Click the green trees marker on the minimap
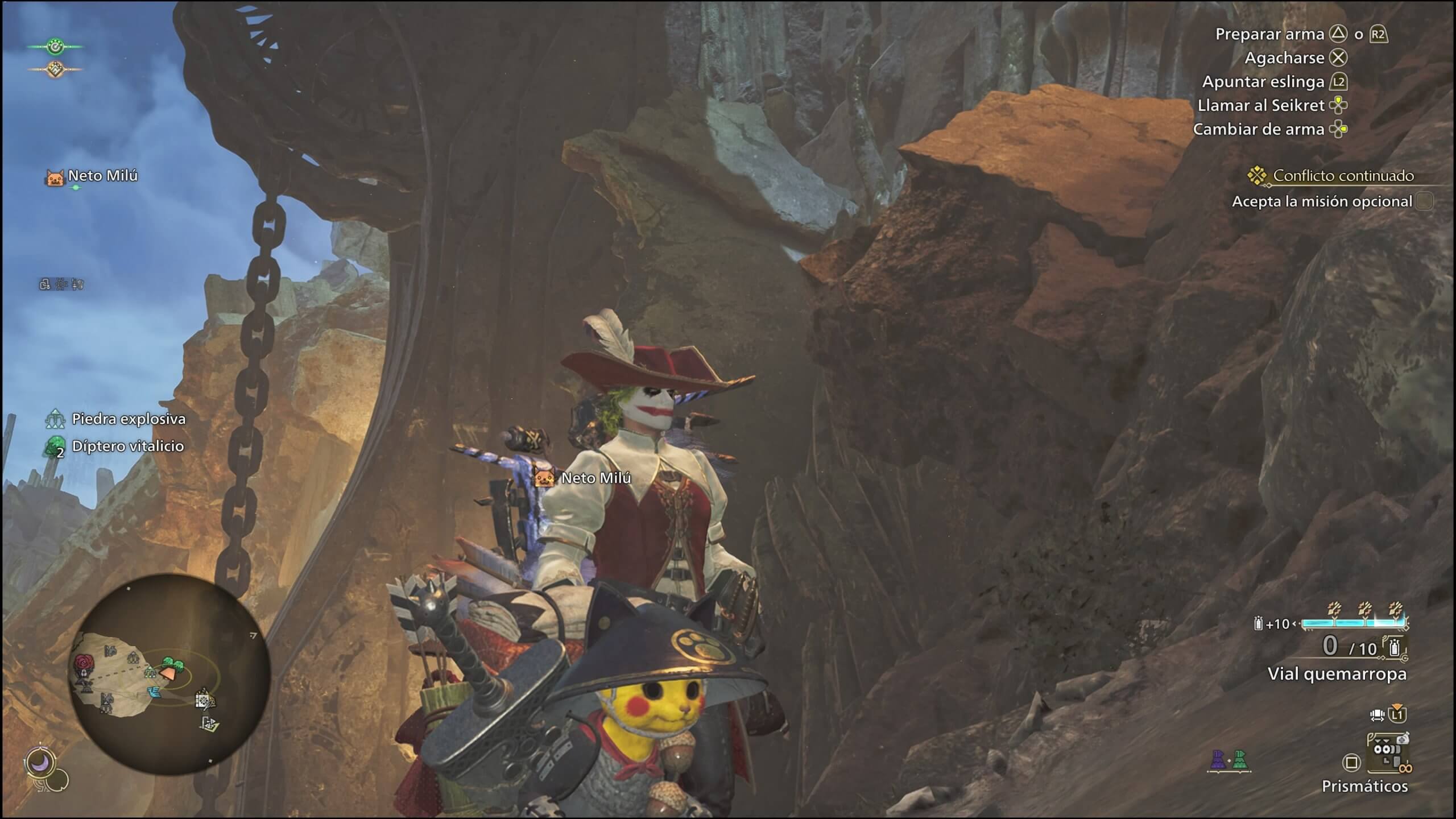This screenshot has height=819, width=1456. (172, 663)
